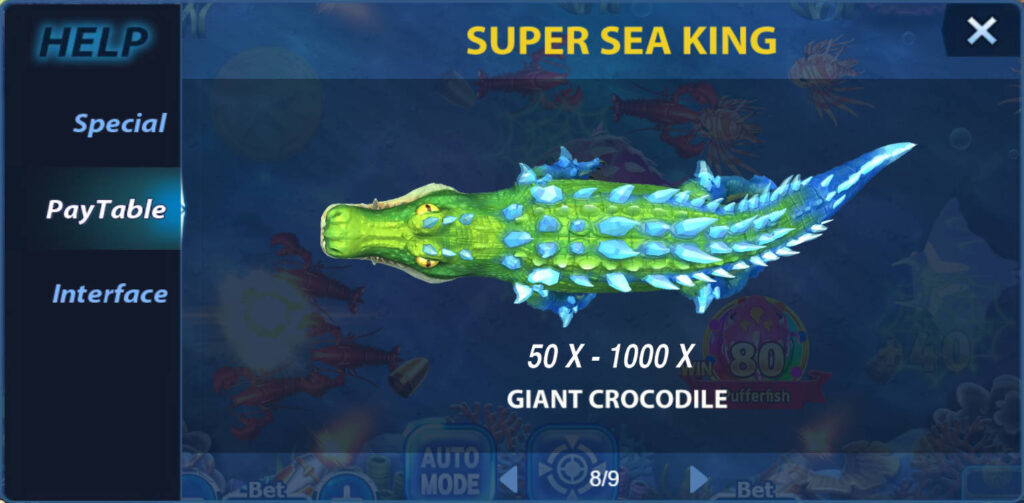1024x503 pixels.
Task: Go to the previous paytable page
Action: [x=508, y=478]
